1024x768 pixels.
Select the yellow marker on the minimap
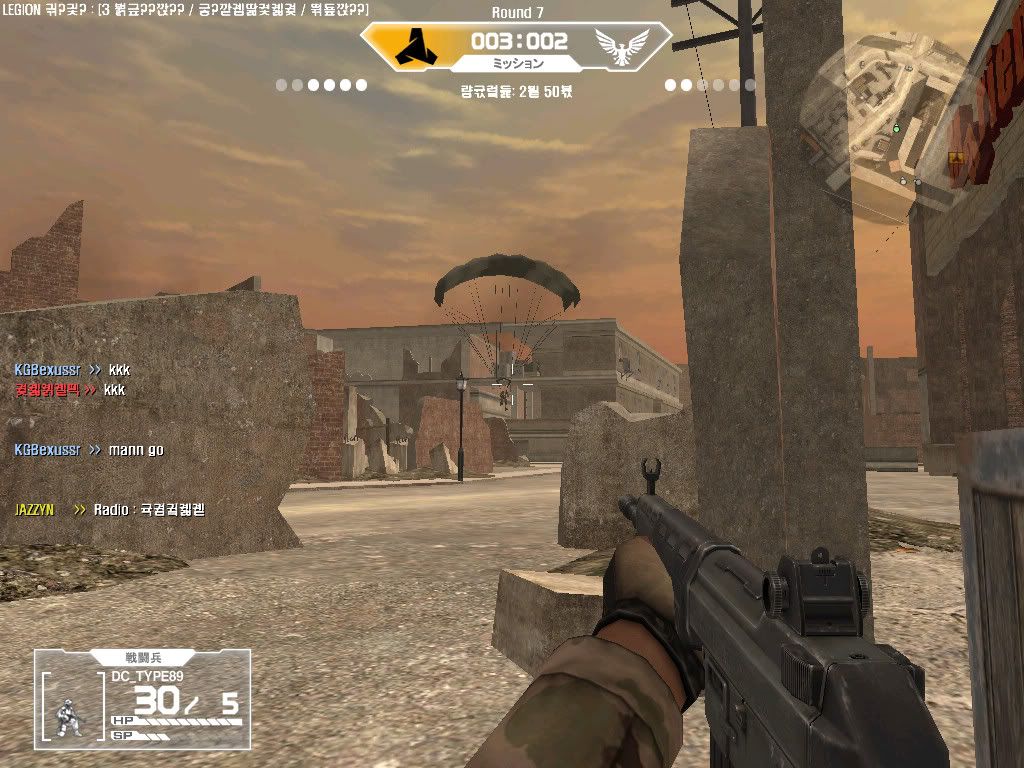[x=955, y=158]
